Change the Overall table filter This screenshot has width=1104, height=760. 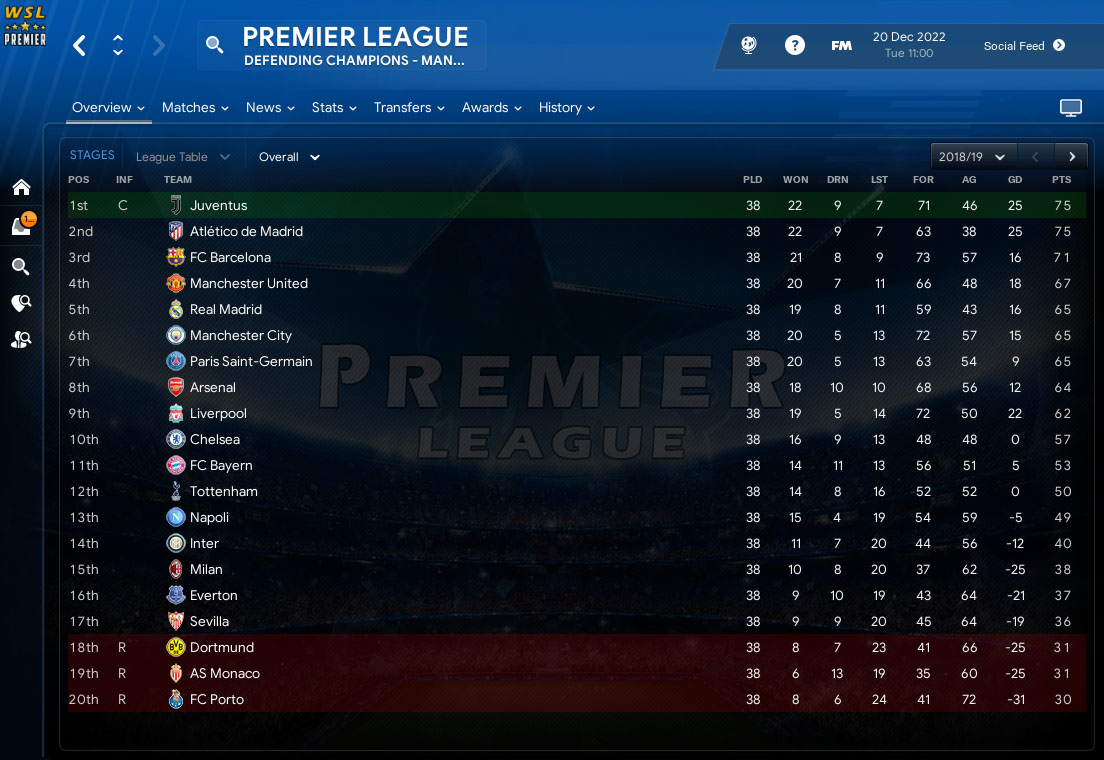tap(289, 157)
